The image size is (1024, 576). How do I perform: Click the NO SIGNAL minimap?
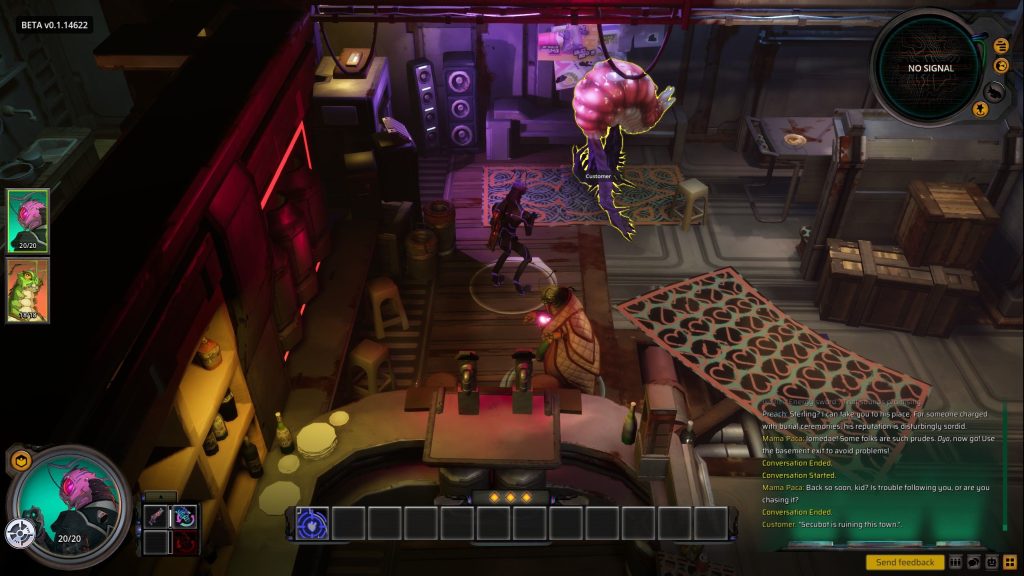[930, 68]
